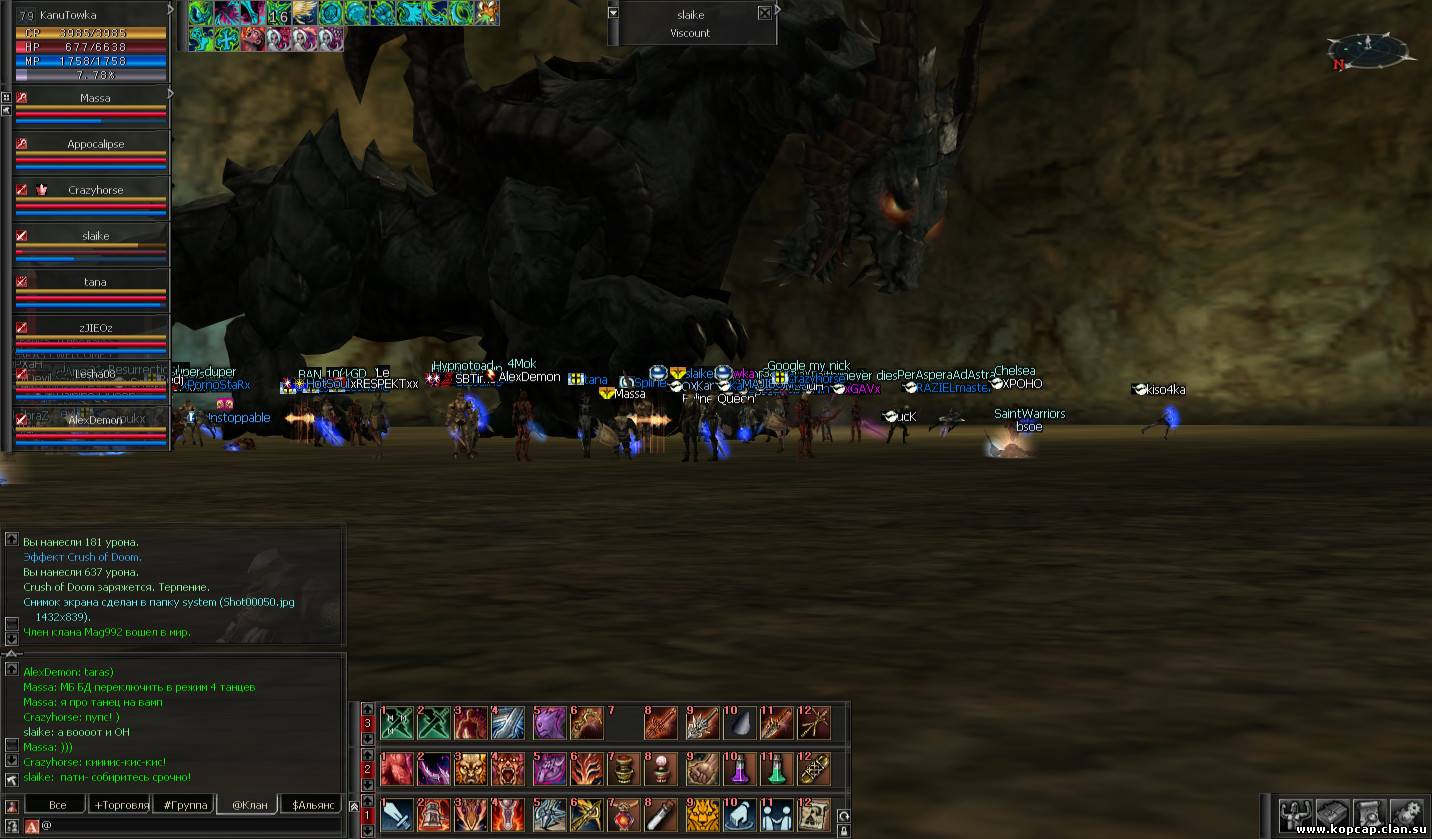1432x839 pixels.
Task: Use the purple potion in hotbar slot 10
Action: pos(738,770)
